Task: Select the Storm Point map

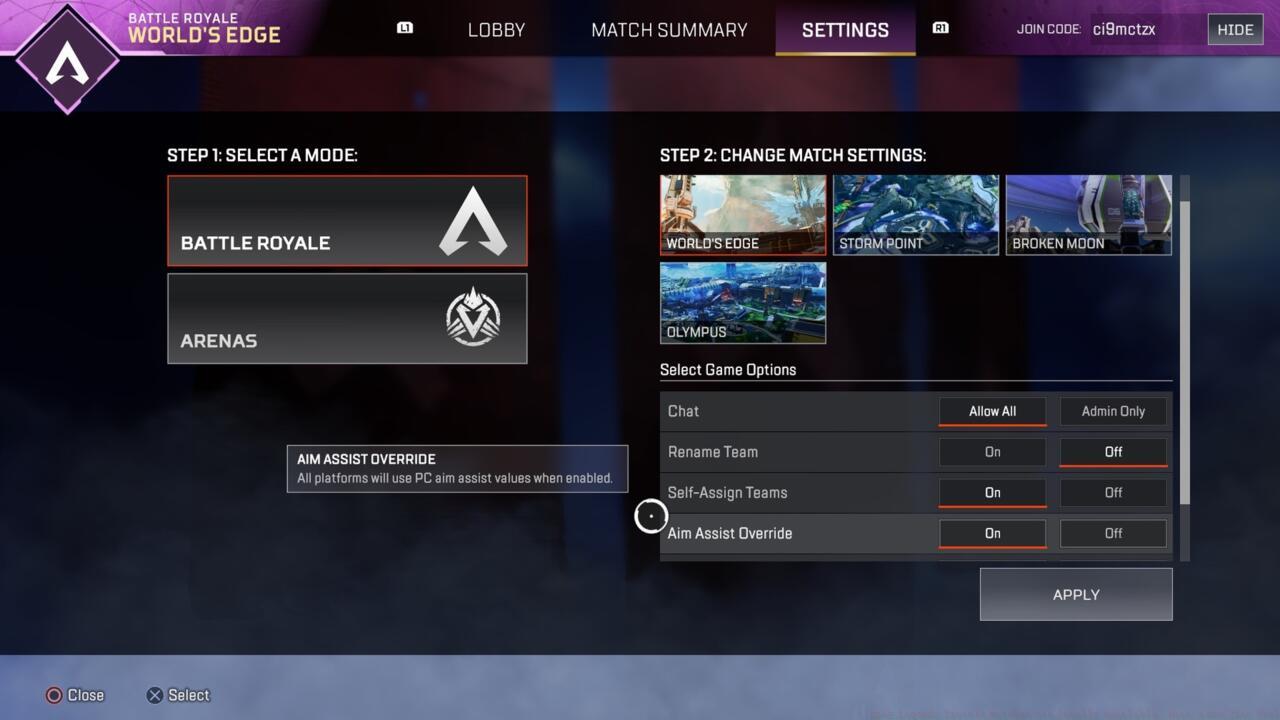Action: (x=915, y=213)
